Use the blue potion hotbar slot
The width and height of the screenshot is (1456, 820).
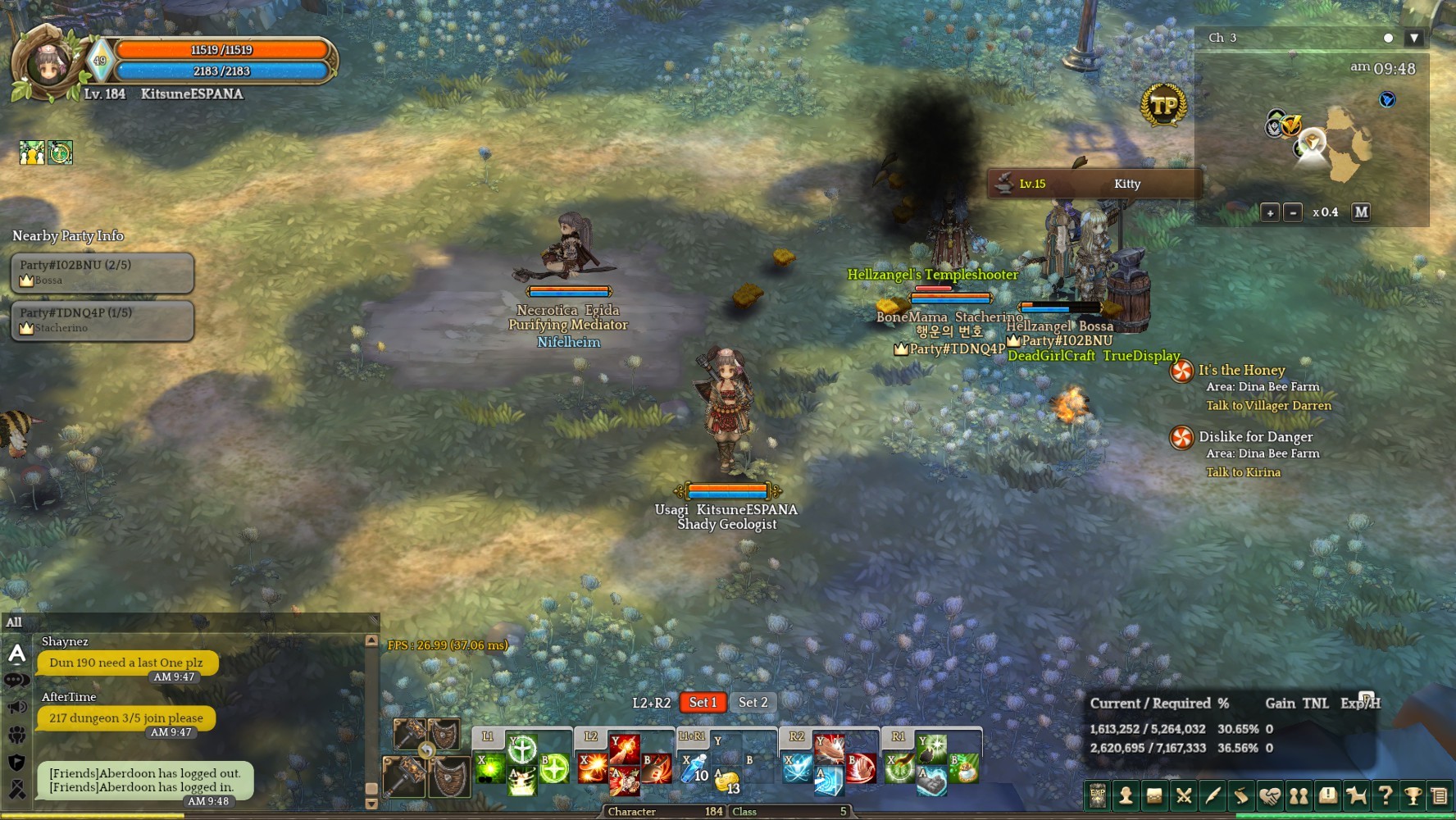694,768
